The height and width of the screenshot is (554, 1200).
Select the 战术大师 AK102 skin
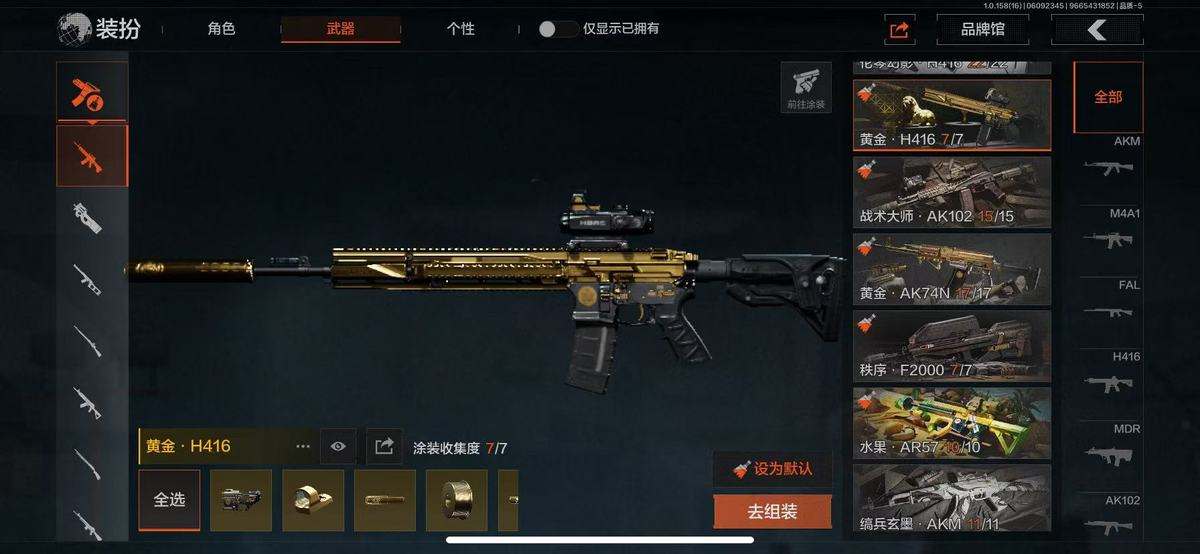951,192
